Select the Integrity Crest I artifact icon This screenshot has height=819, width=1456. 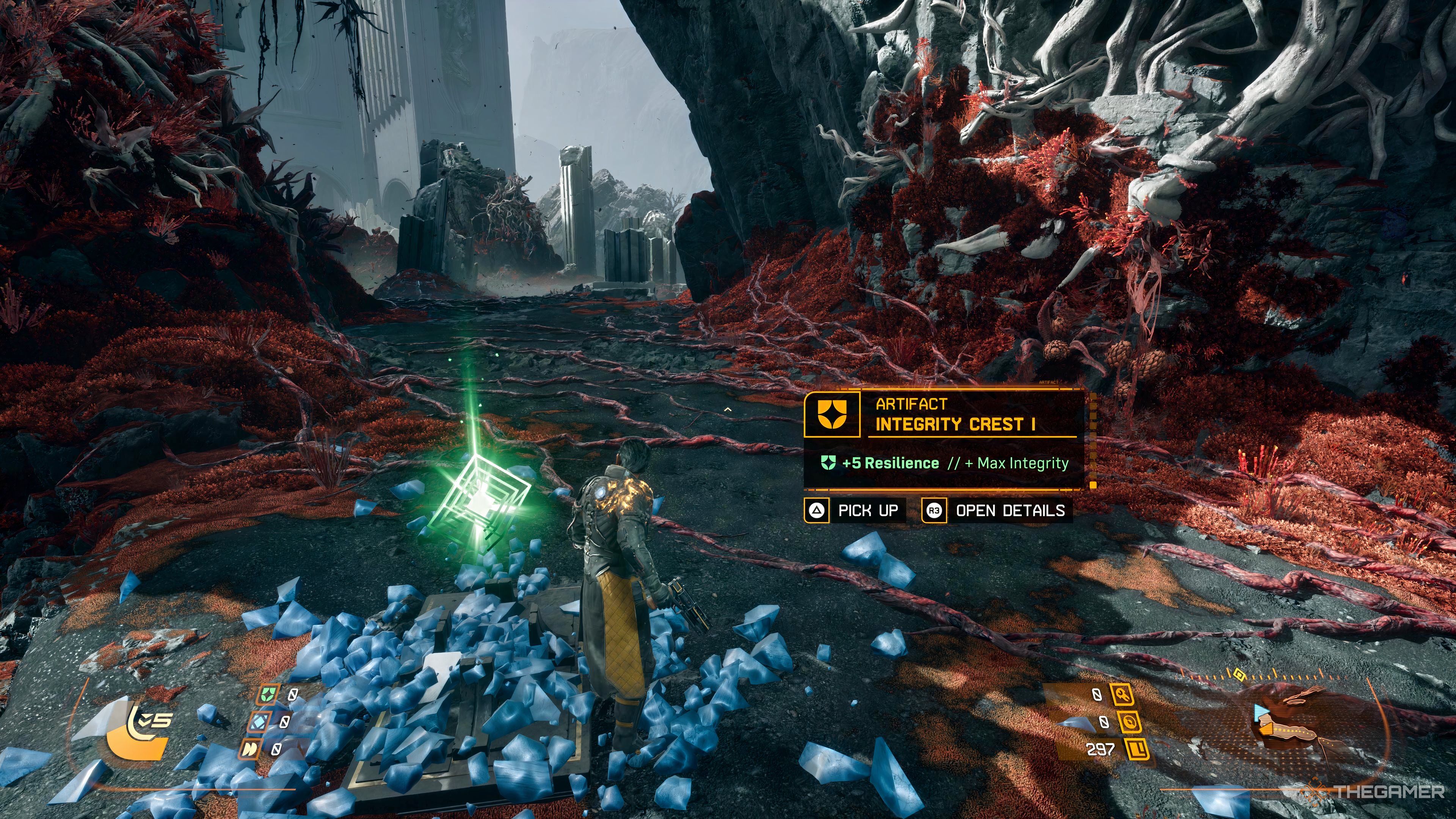(x=832, y=414)
